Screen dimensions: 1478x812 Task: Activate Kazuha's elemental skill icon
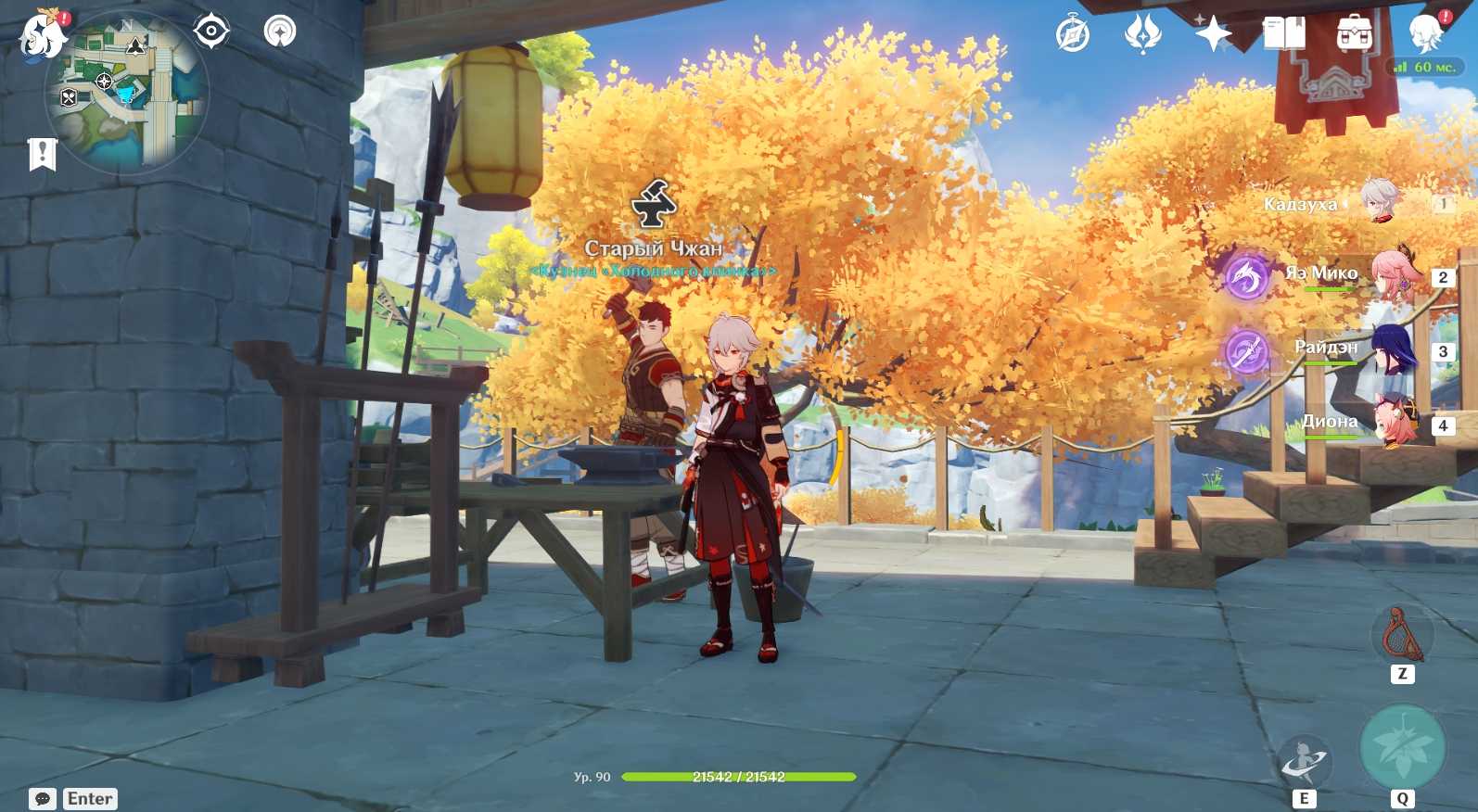coord(1304,762)
